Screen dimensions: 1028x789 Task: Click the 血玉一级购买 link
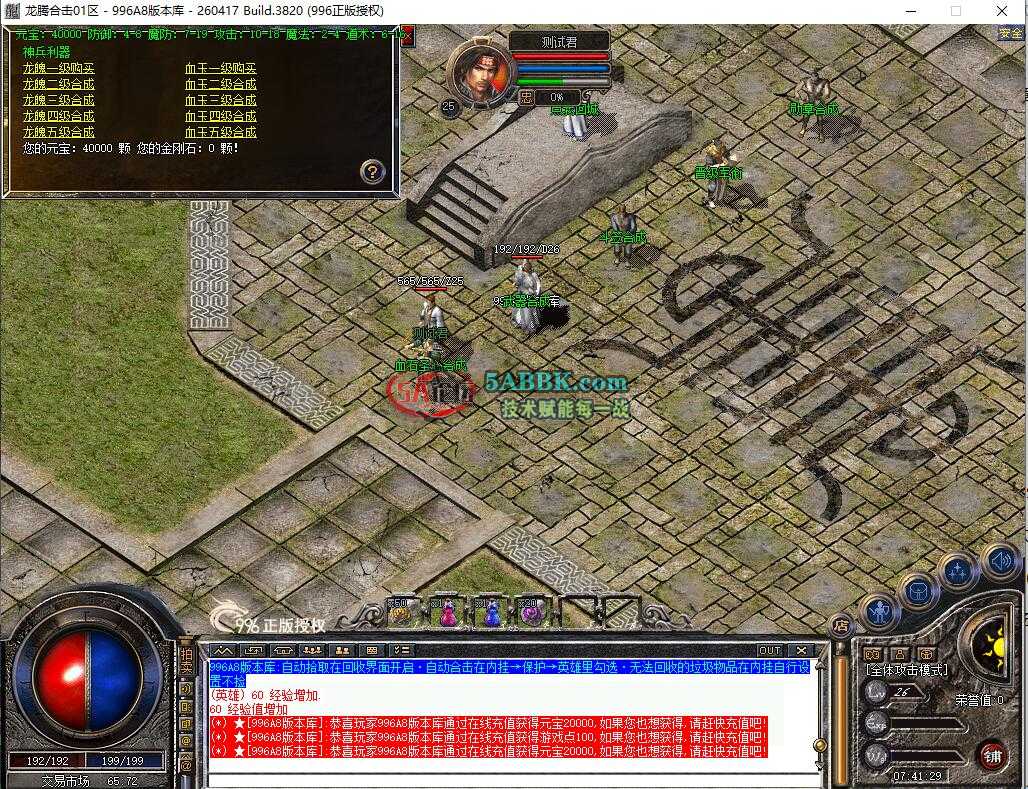pos(220,69)
